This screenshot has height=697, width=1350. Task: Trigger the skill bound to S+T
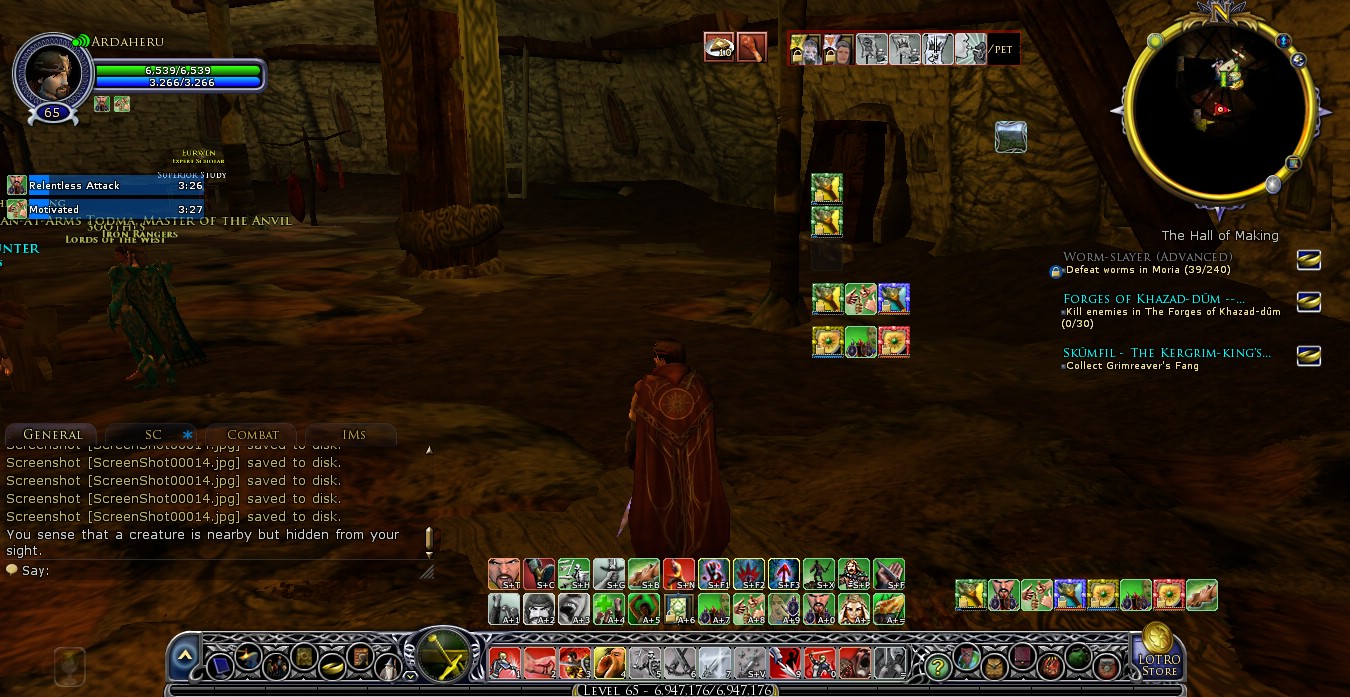504,574
